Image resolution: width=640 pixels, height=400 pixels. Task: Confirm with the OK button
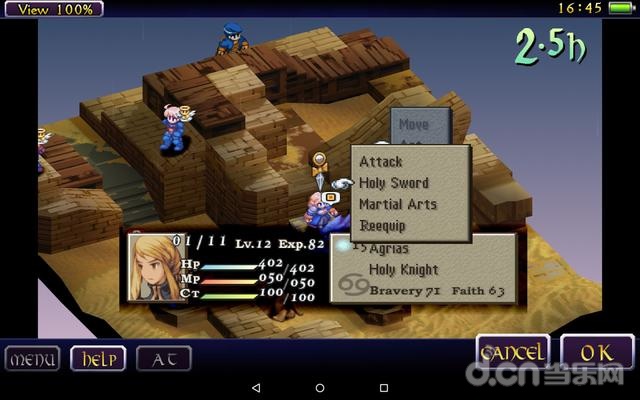(597, 353)
